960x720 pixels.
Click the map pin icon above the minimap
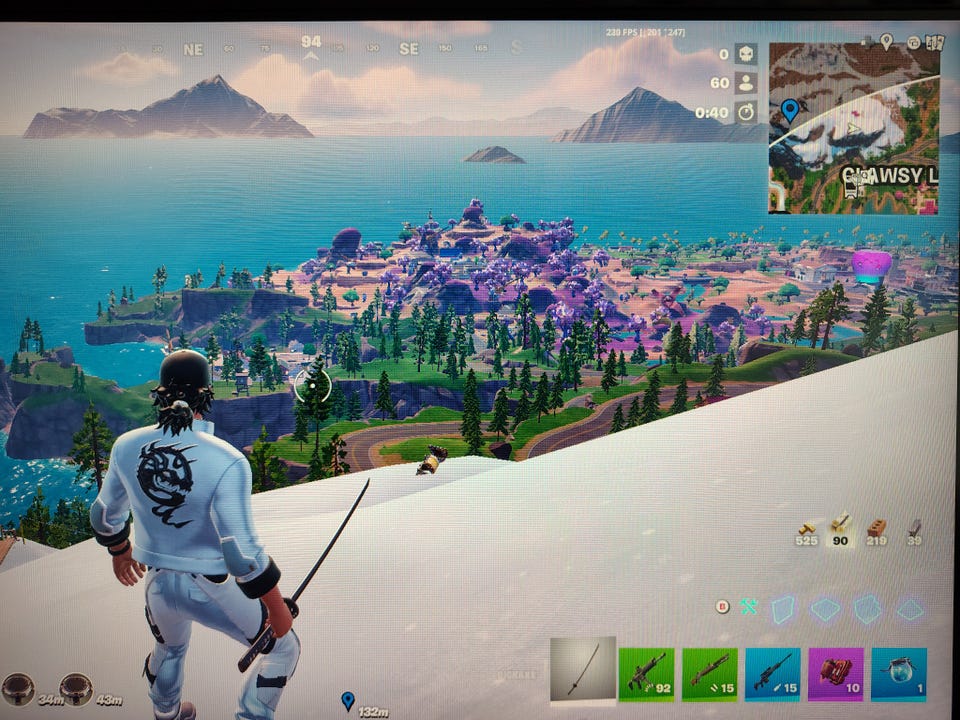(886, 41)
